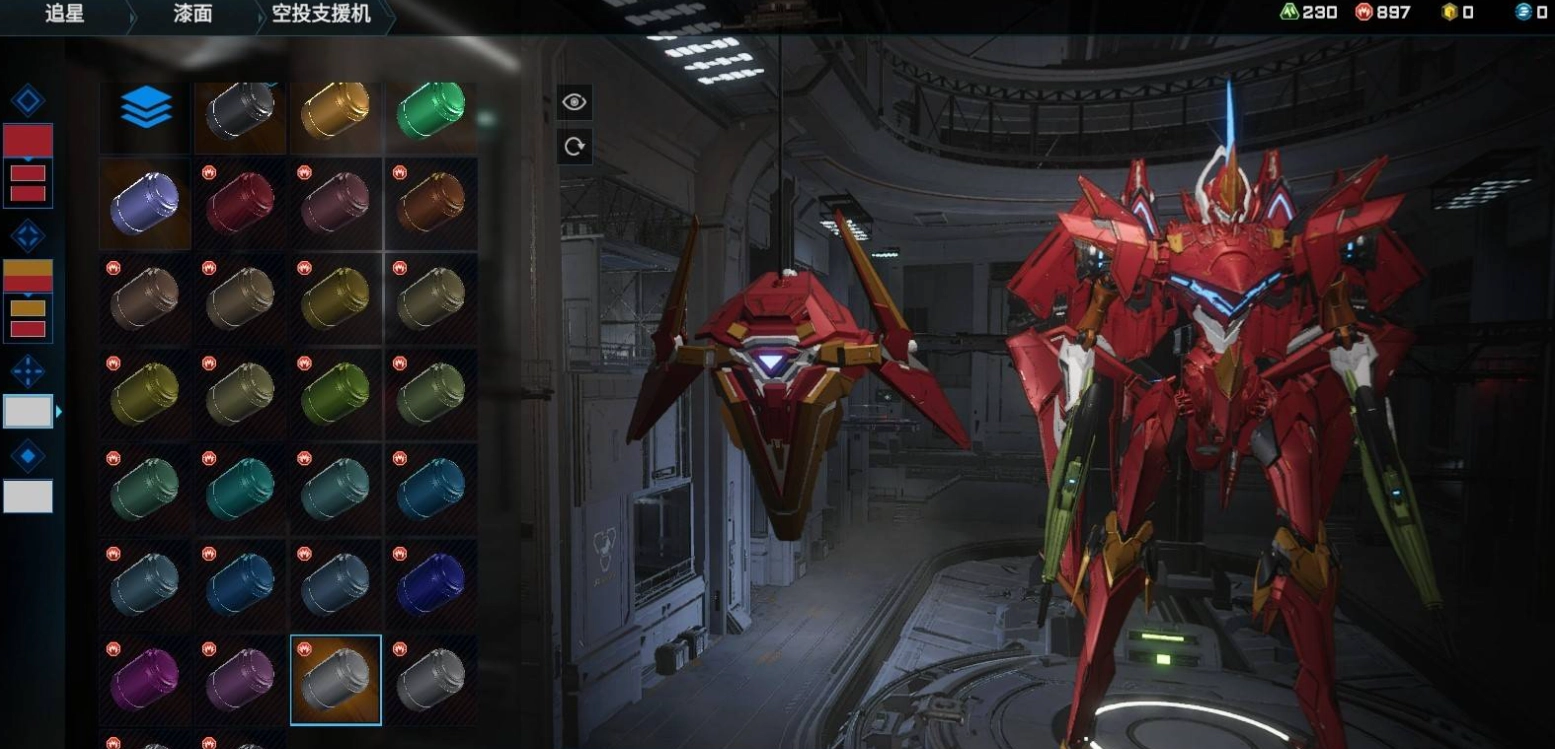
Task: Choose the blue layers stack icon
Action: pos(146,107)
